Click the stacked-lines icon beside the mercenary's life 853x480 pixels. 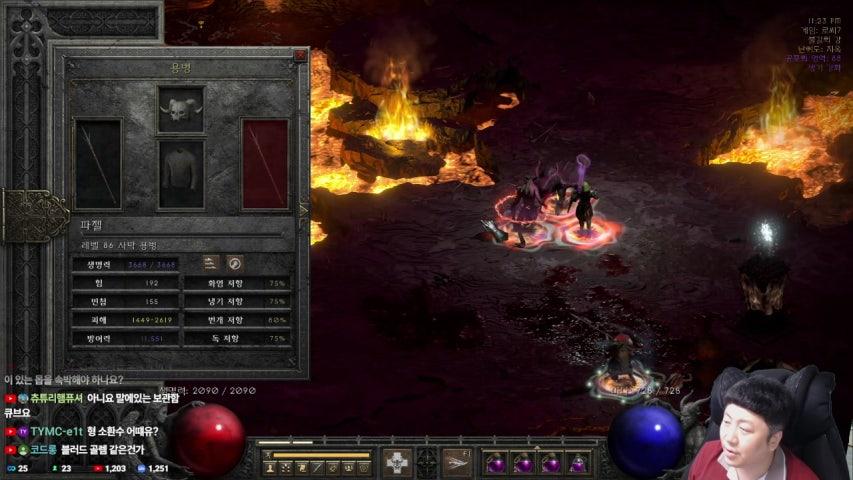click(x=210, y=263)
